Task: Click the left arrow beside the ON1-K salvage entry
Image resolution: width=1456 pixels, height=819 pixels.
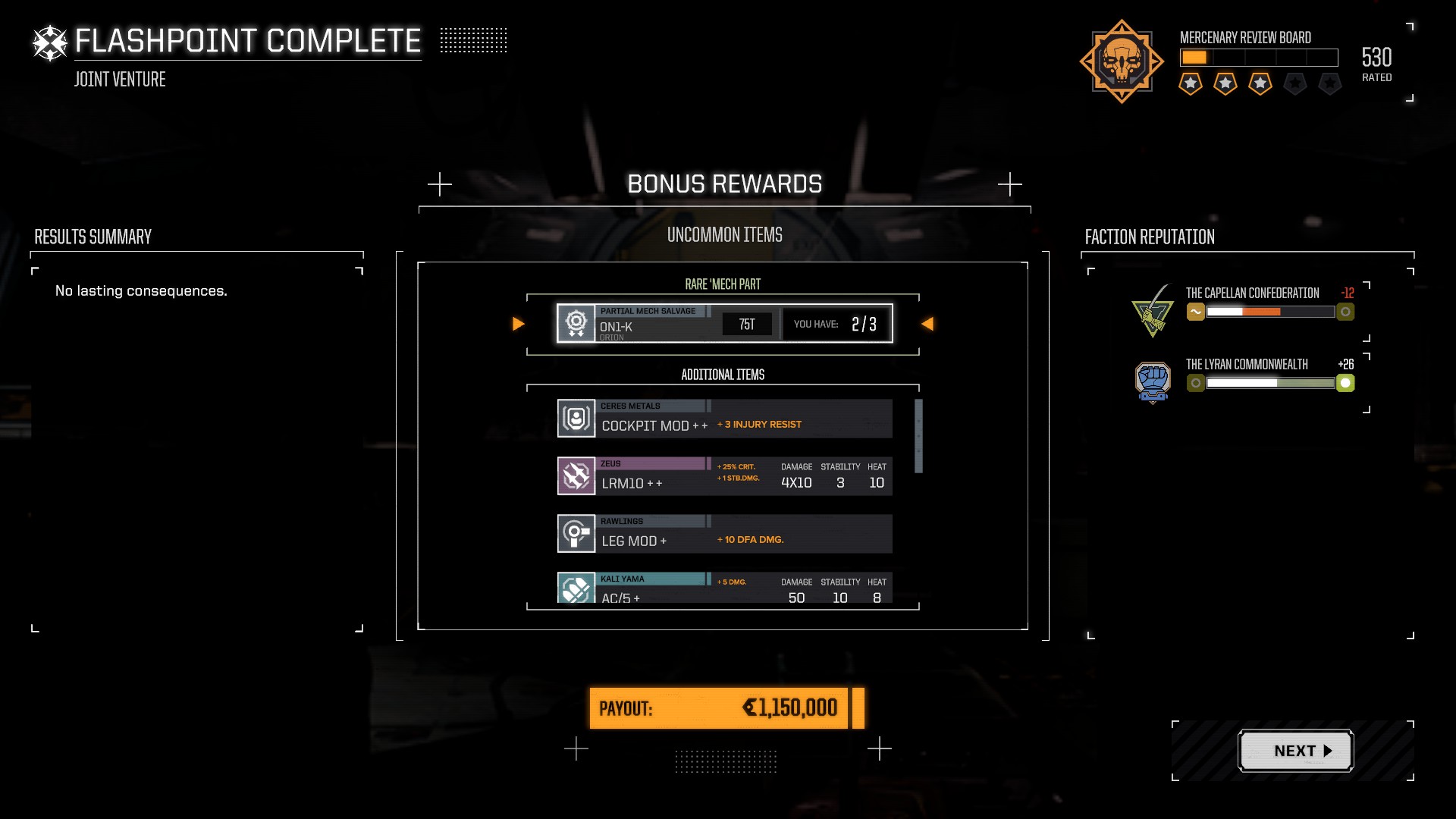Action: click(519, 324)
